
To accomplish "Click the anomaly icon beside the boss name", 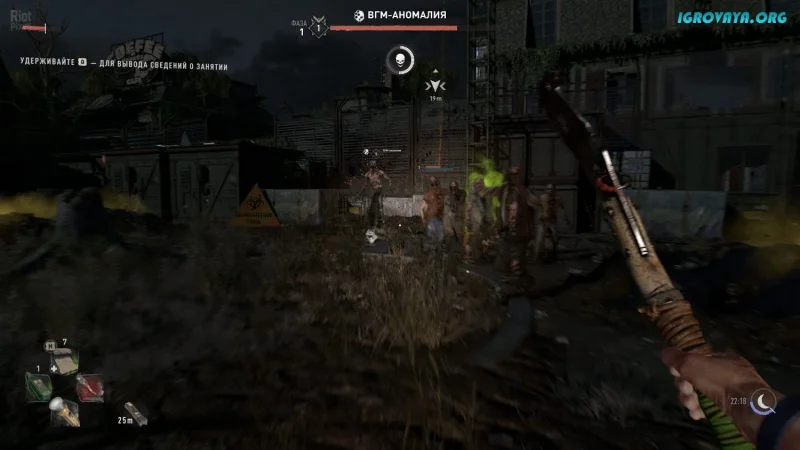I will click(x=359, y=15).
